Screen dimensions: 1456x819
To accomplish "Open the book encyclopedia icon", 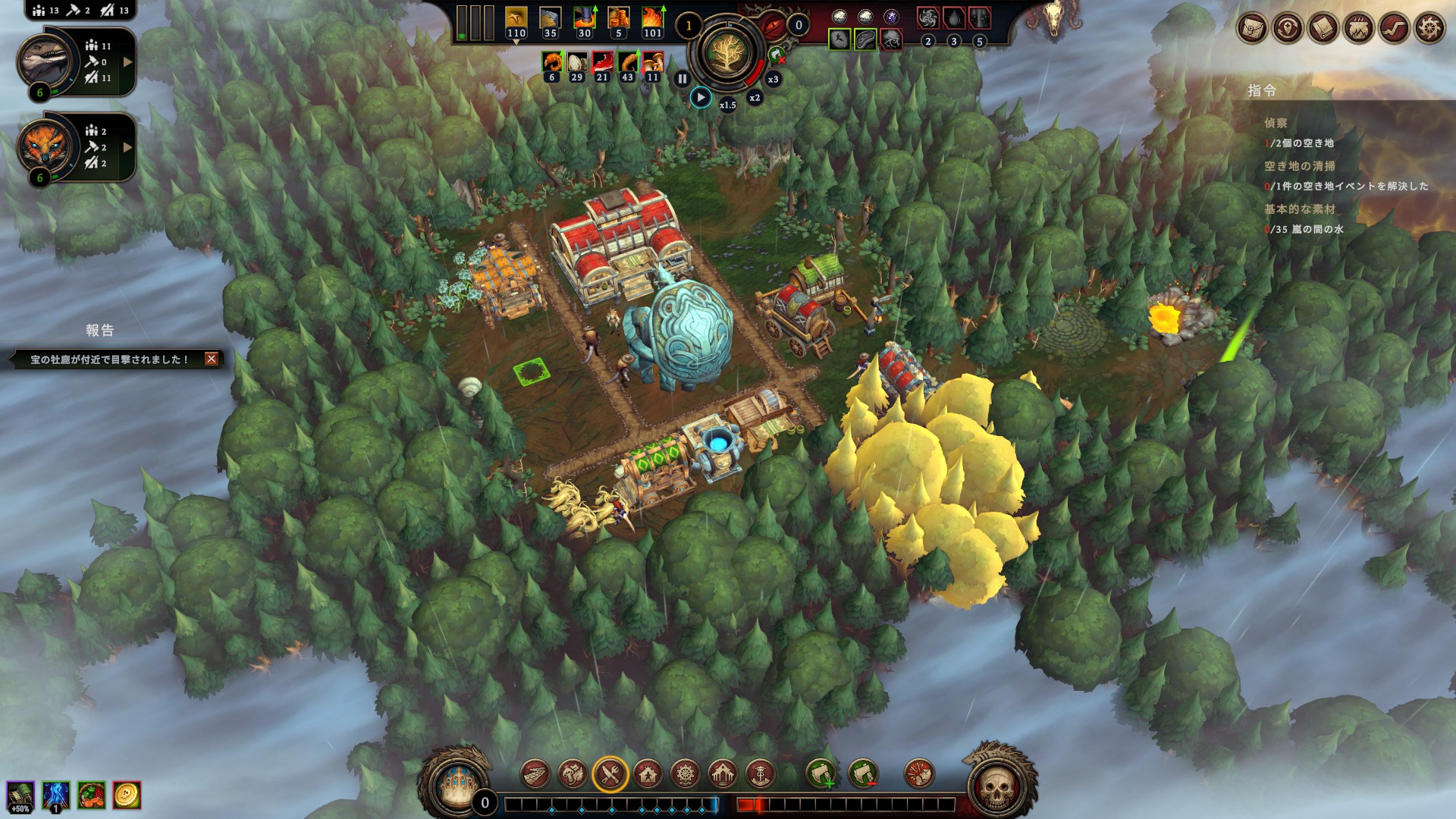I will coord(1323,29).
